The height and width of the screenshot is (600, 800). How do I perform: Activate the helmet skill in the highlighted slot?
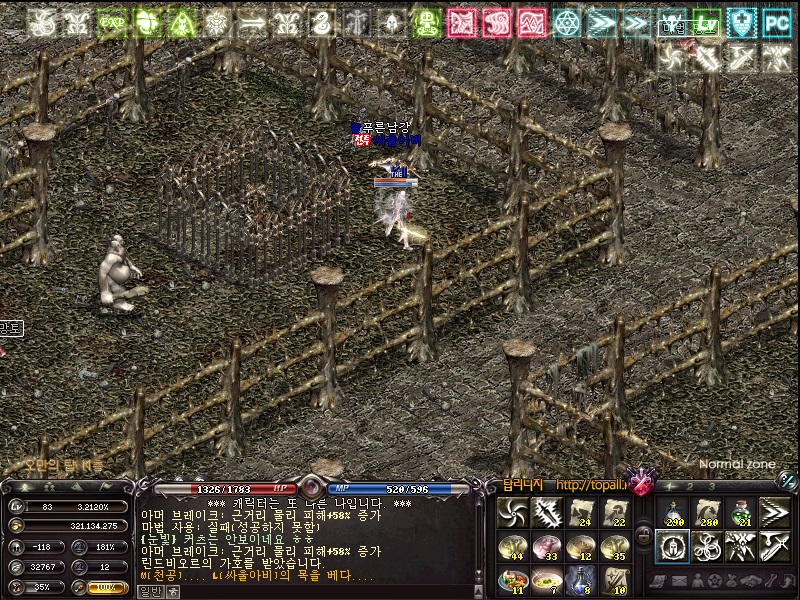point(671,546)
